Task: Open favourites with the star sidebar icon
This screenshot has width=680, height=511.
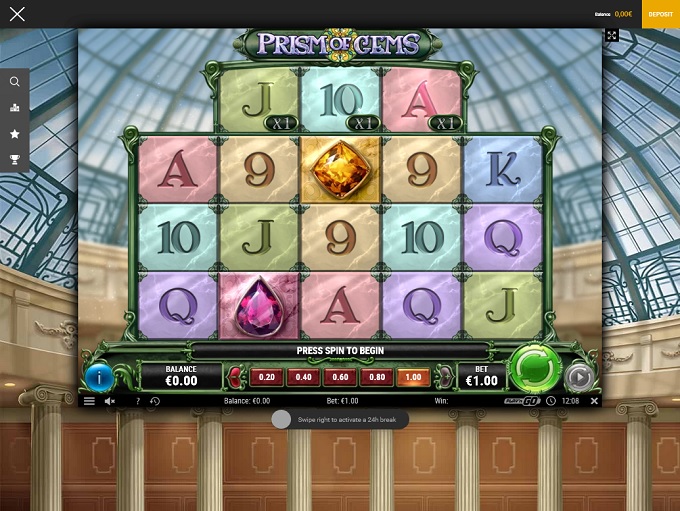Action: click(15, 133)
